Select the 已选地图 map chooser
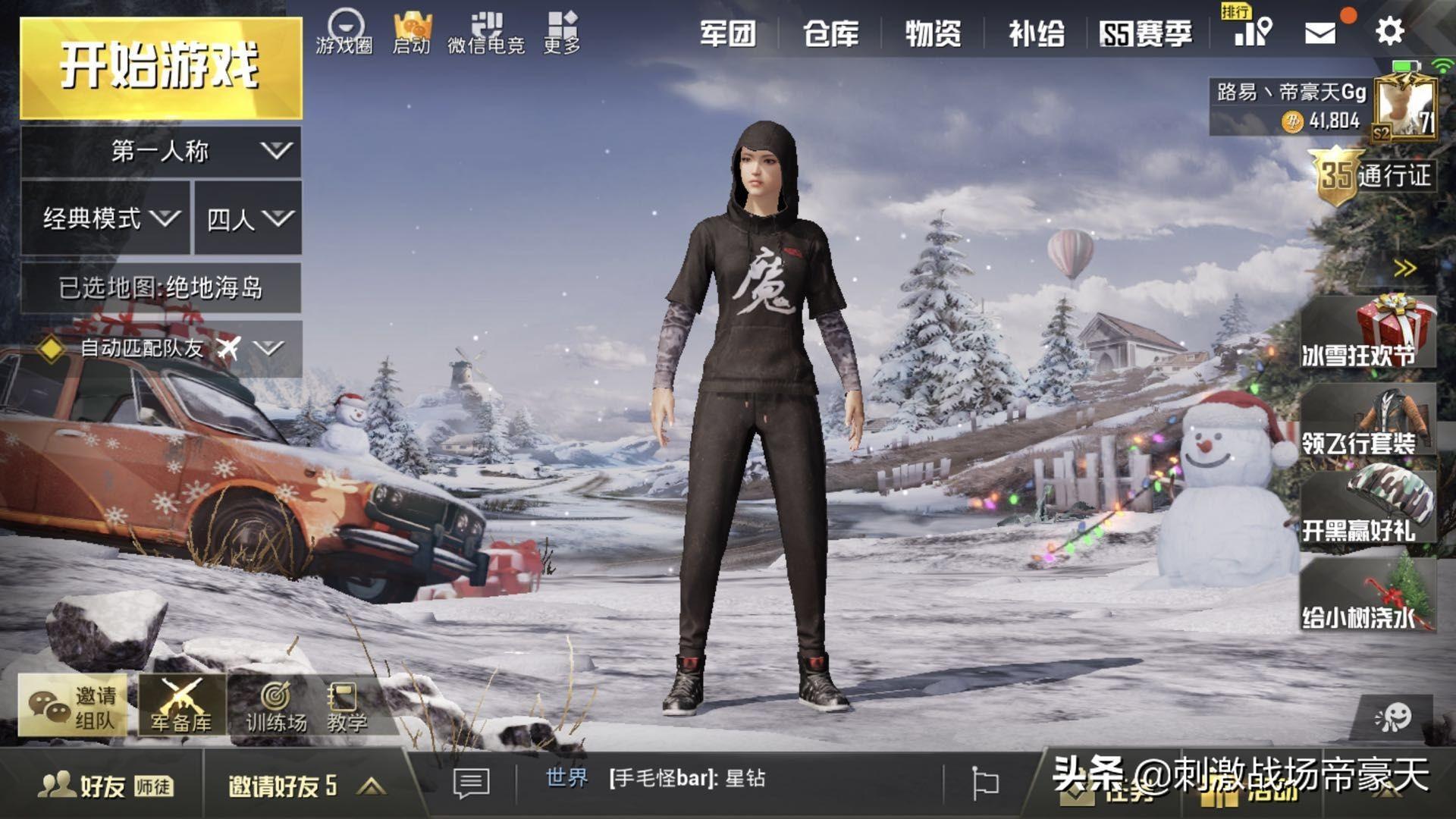1456x819 pixels. point(161,287)
